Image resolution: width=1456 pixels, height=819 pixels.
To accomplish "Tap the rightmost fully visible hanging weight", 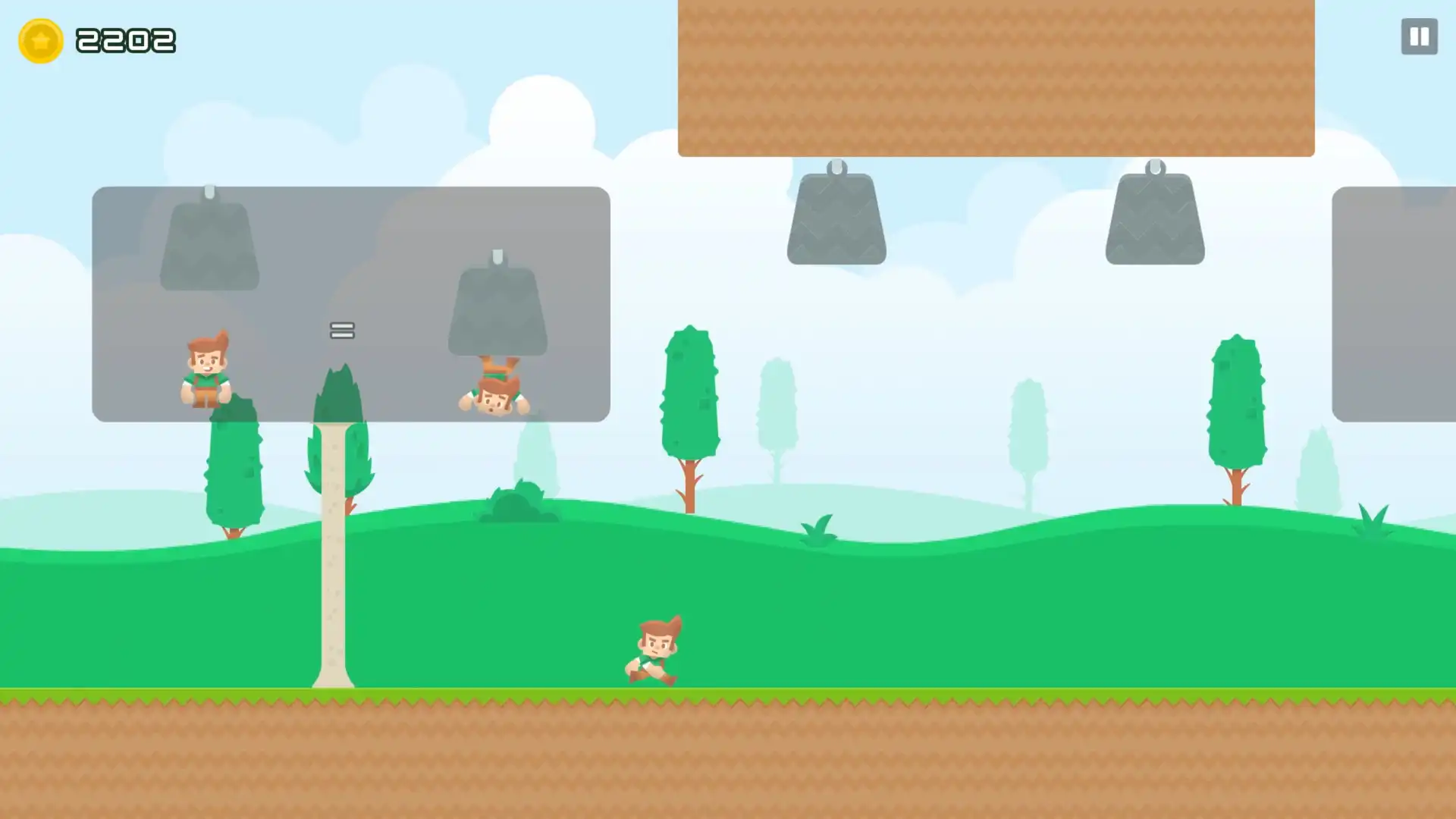I will pyautogui.click(x=1153, y=216).
